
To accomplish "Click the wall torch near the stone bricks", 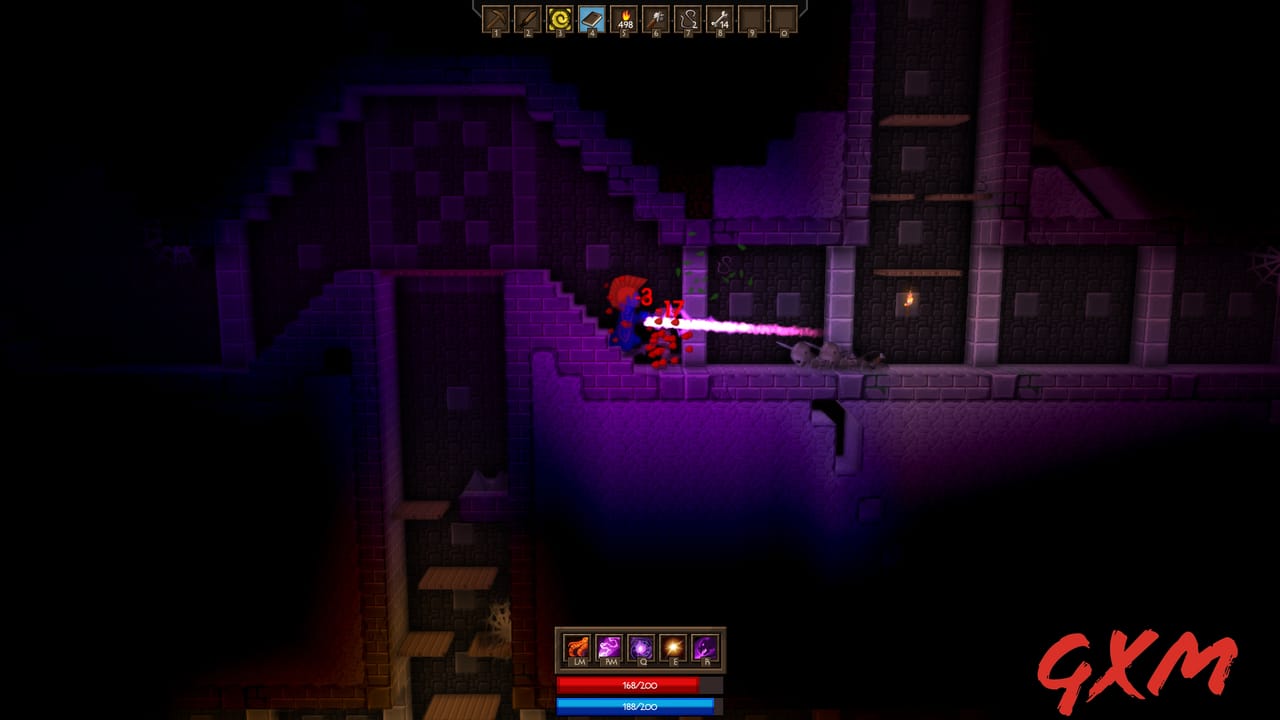I will tap(909, 297).
